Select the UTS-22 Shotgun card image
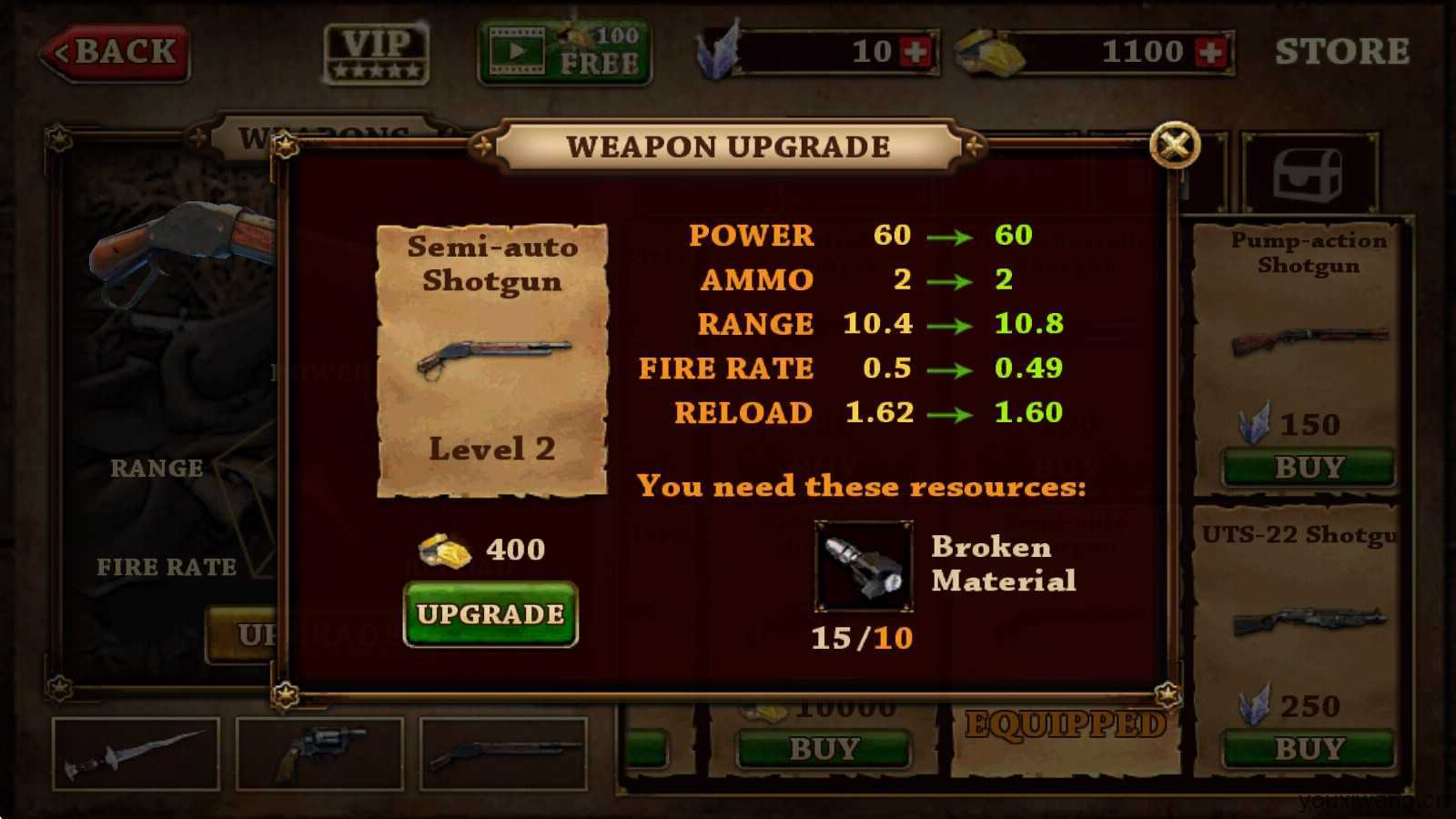Viewport: 1456px width, 819px height. click(1309, 622)
